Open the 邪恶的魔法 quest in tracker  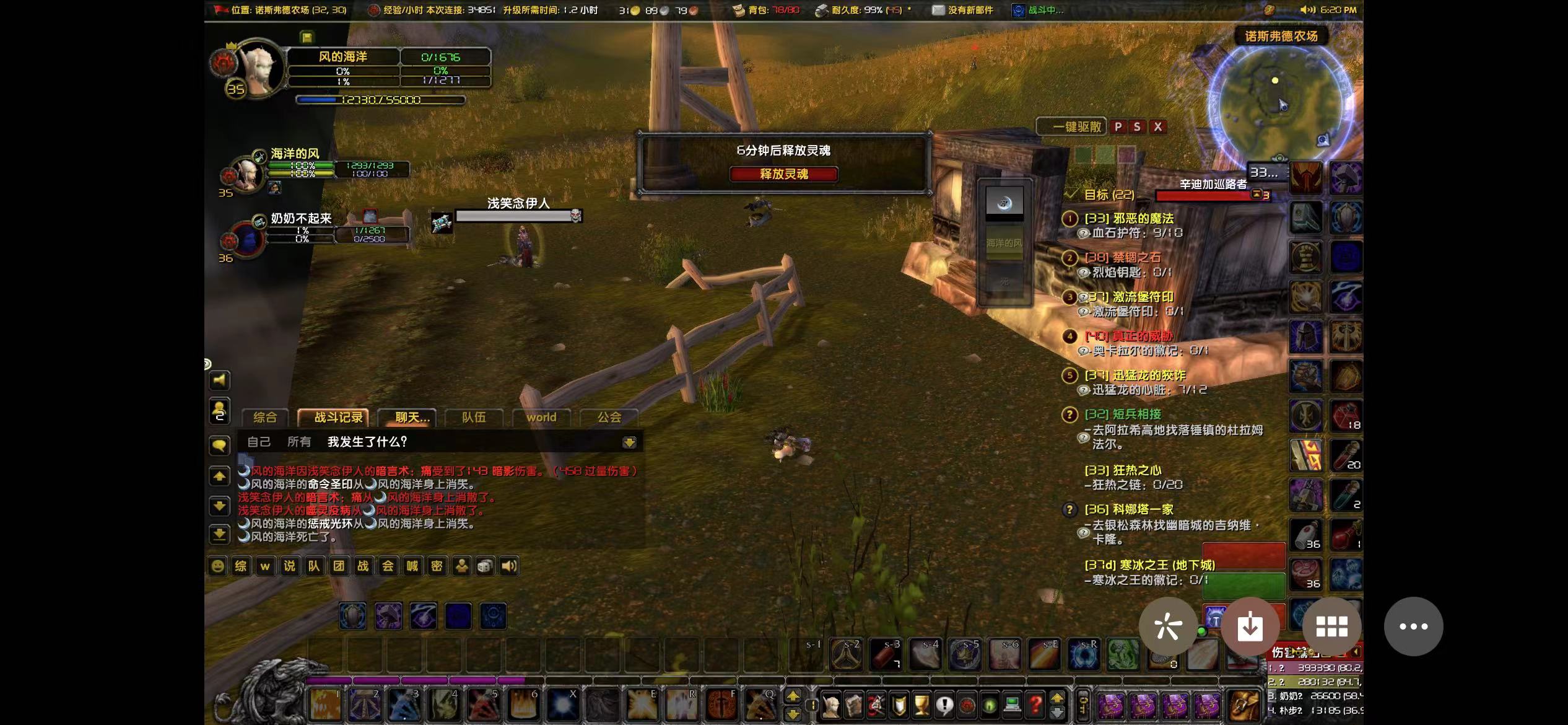[1128, 218]
